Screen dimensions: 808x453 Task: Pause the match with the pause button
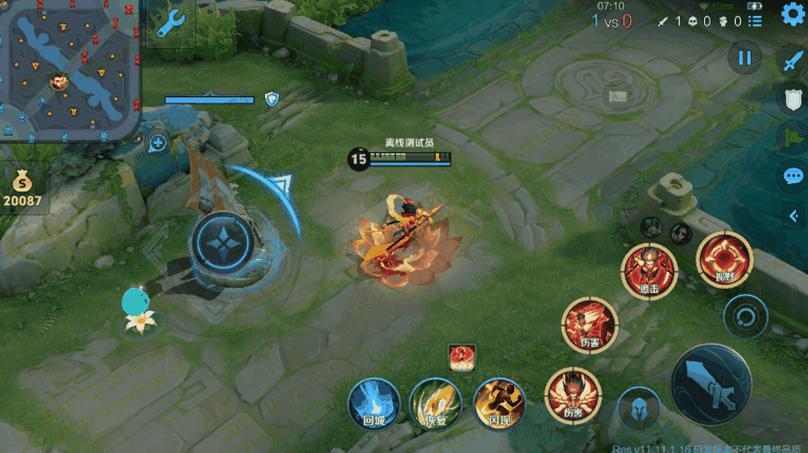click(744, 59)
